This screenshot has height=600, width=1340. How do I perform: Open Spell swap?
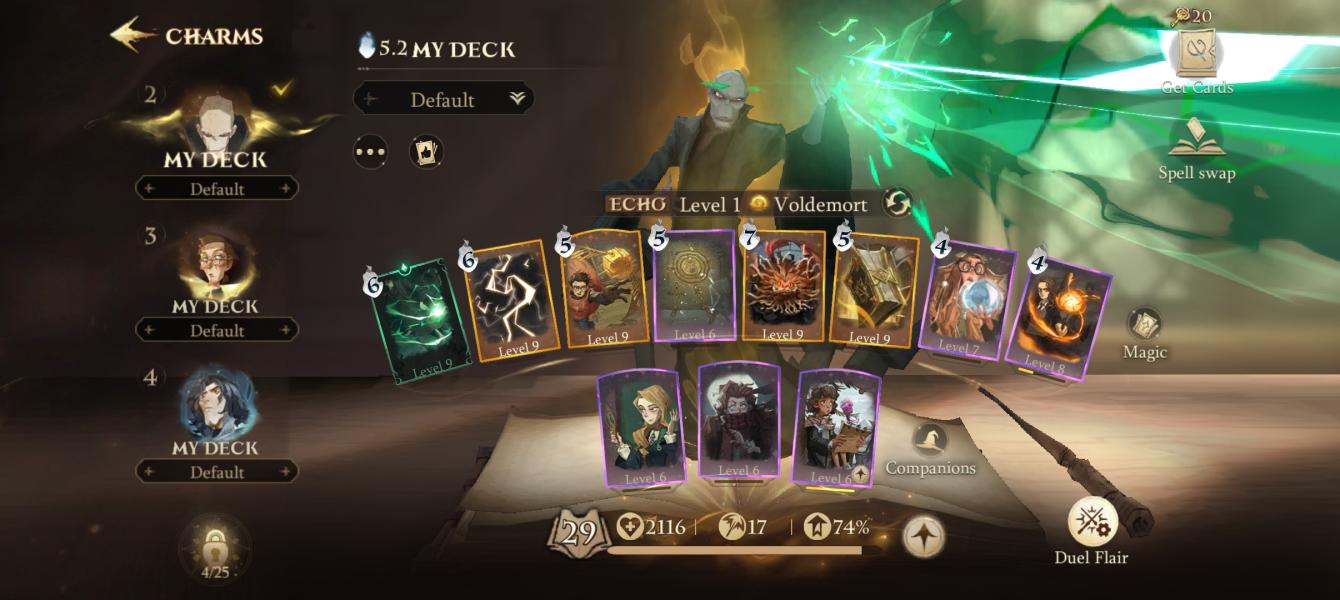(1197, 148)
